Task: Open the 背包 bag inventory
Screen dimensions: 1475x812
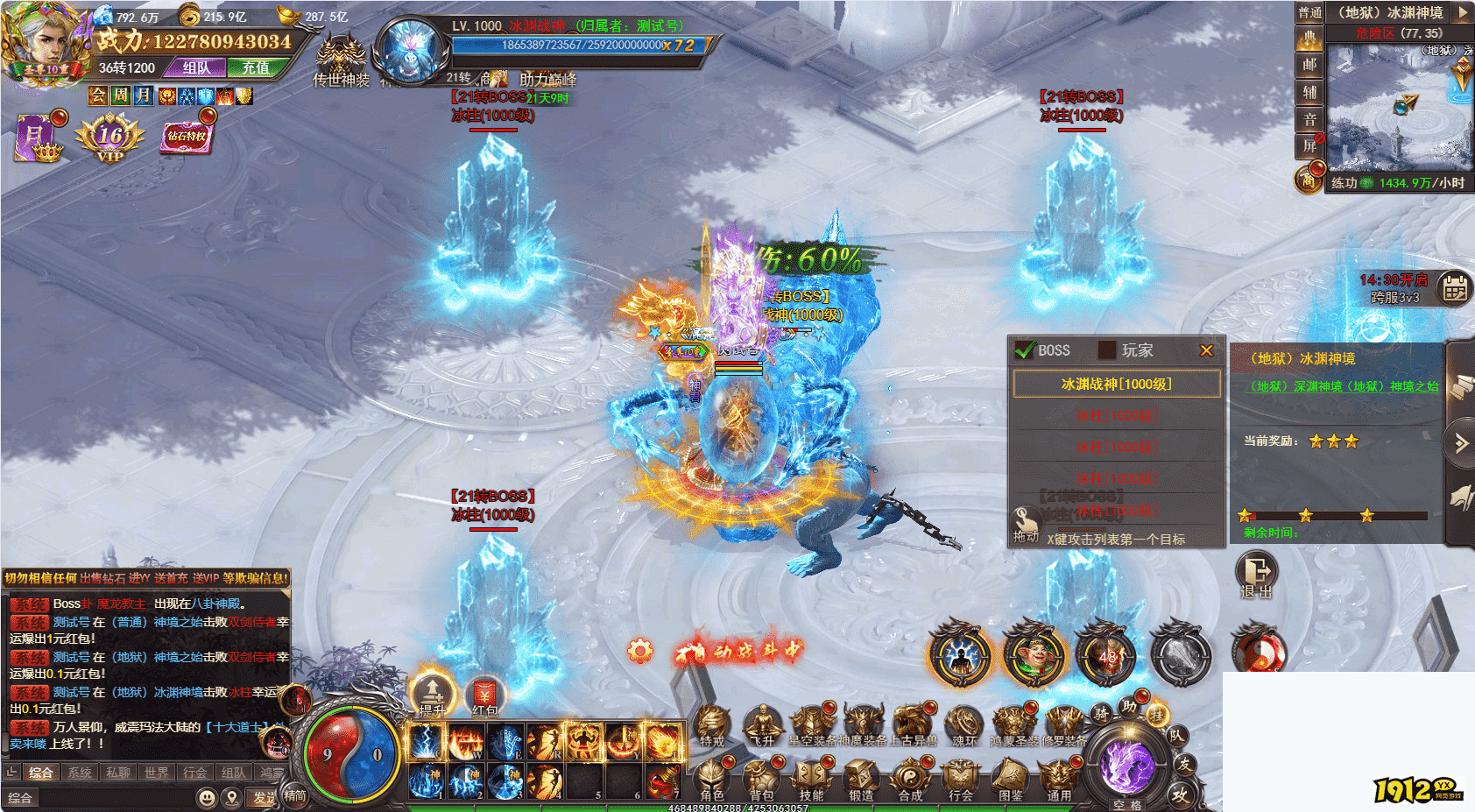Action: coord(761,778)
